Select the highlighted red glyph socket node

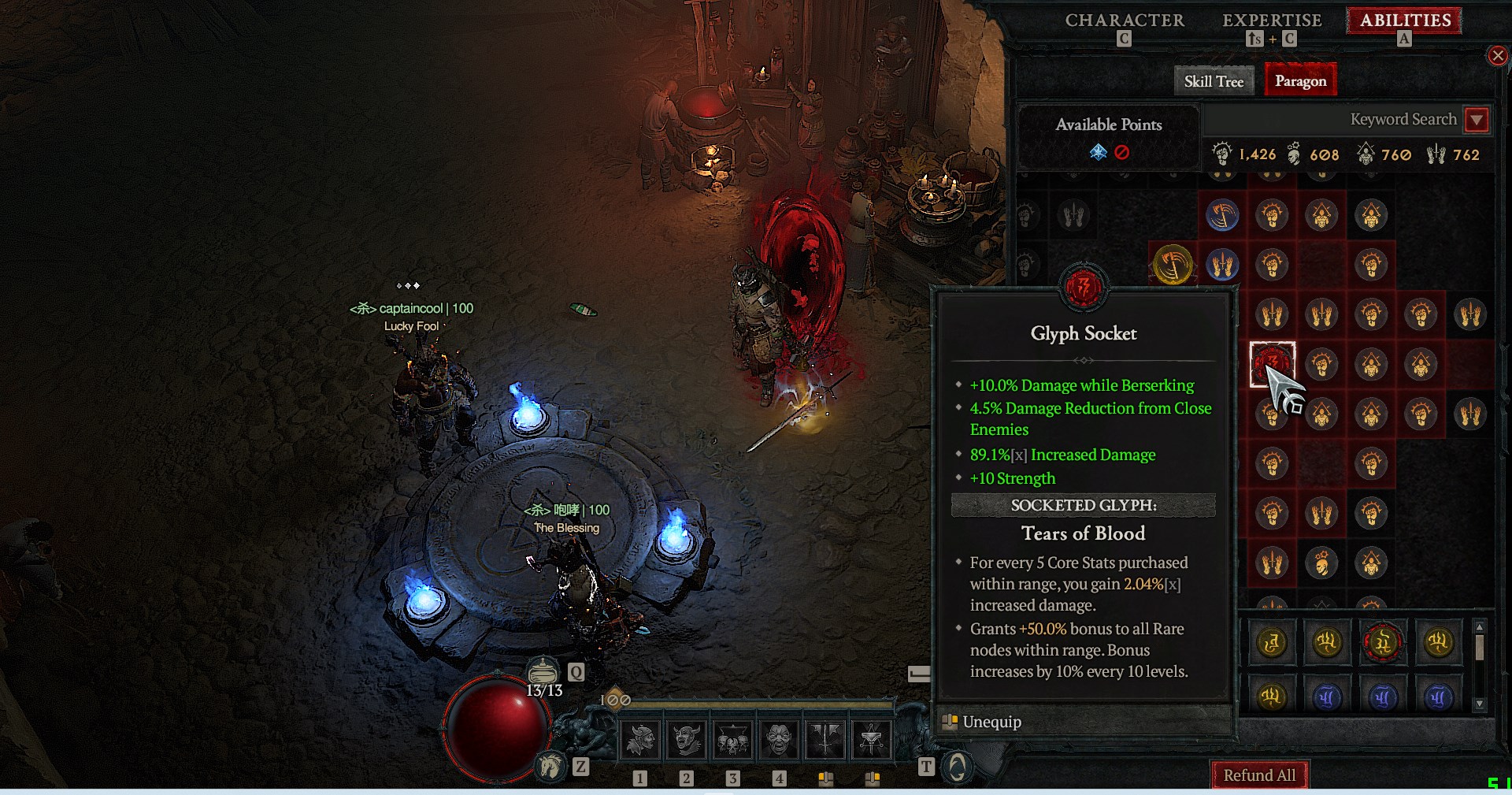(1271, 363)
